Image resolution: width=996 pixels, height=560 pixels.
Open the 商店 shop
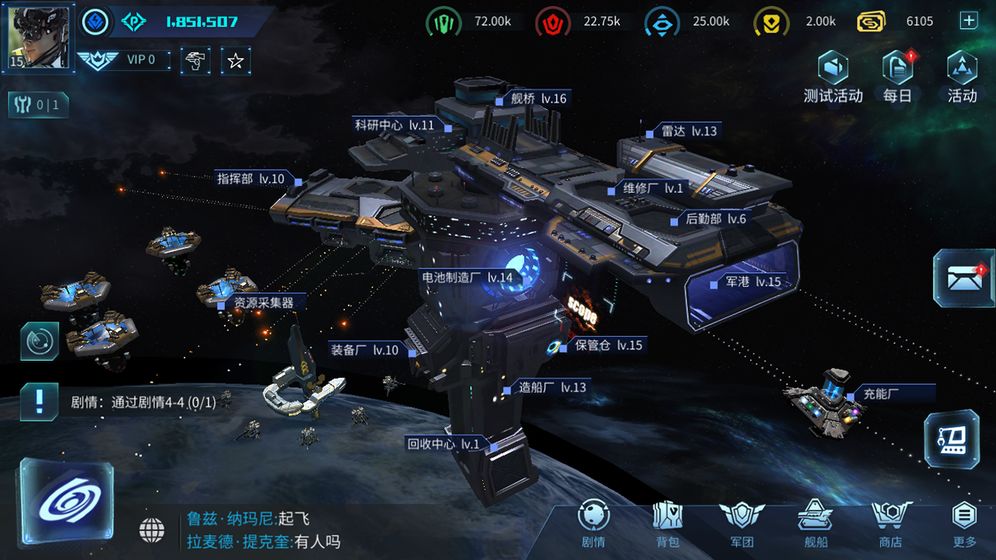pyautogui.click(x=889, y=523)
